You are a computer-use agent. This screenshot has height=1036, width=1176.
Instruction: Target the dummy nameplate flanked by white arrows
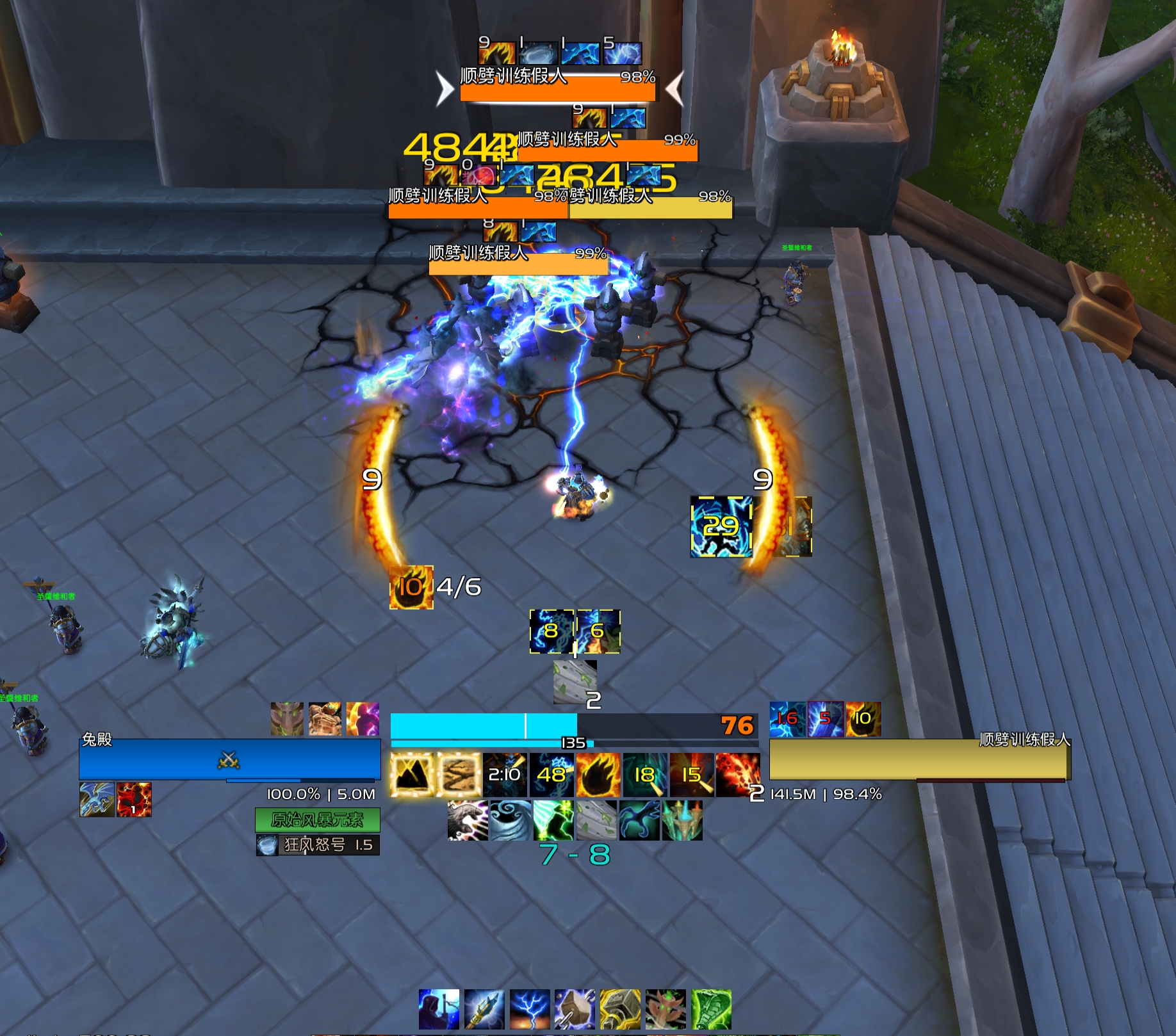click(x=557, y=88)
